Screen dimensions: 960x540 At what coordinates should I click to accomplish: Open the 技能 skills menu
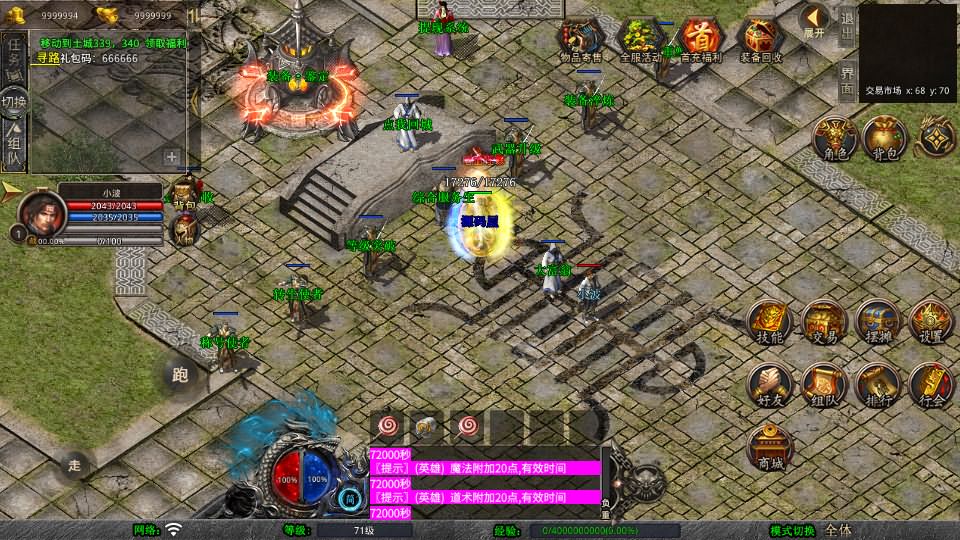[x=769, y=322]
